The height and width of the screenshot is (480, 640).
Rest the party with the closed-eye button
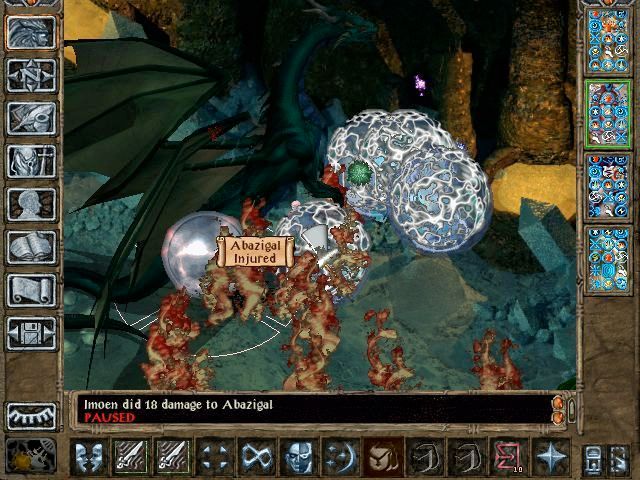click(30, 415)
